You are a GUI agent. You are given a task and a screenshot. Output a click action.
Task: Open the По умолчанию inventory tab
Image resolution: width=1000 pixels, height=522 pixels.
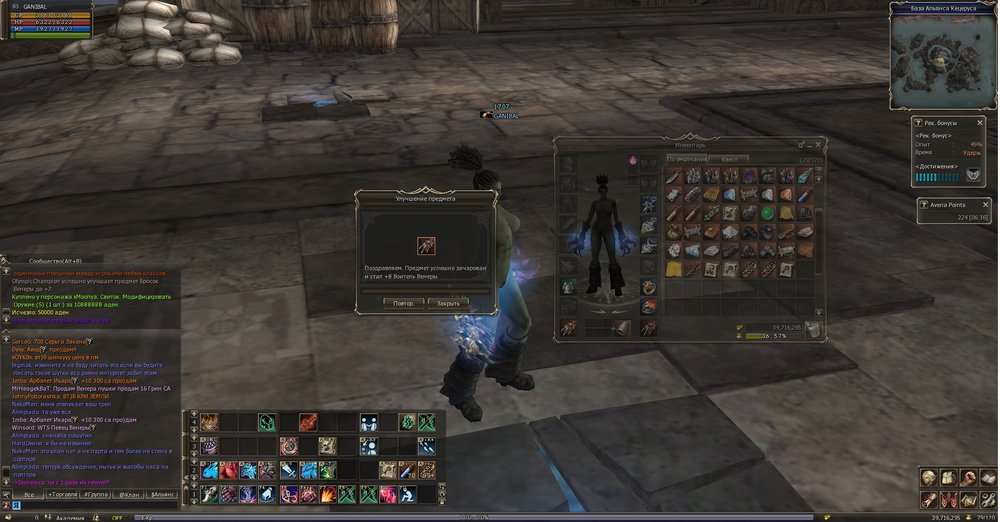point(688,159)
